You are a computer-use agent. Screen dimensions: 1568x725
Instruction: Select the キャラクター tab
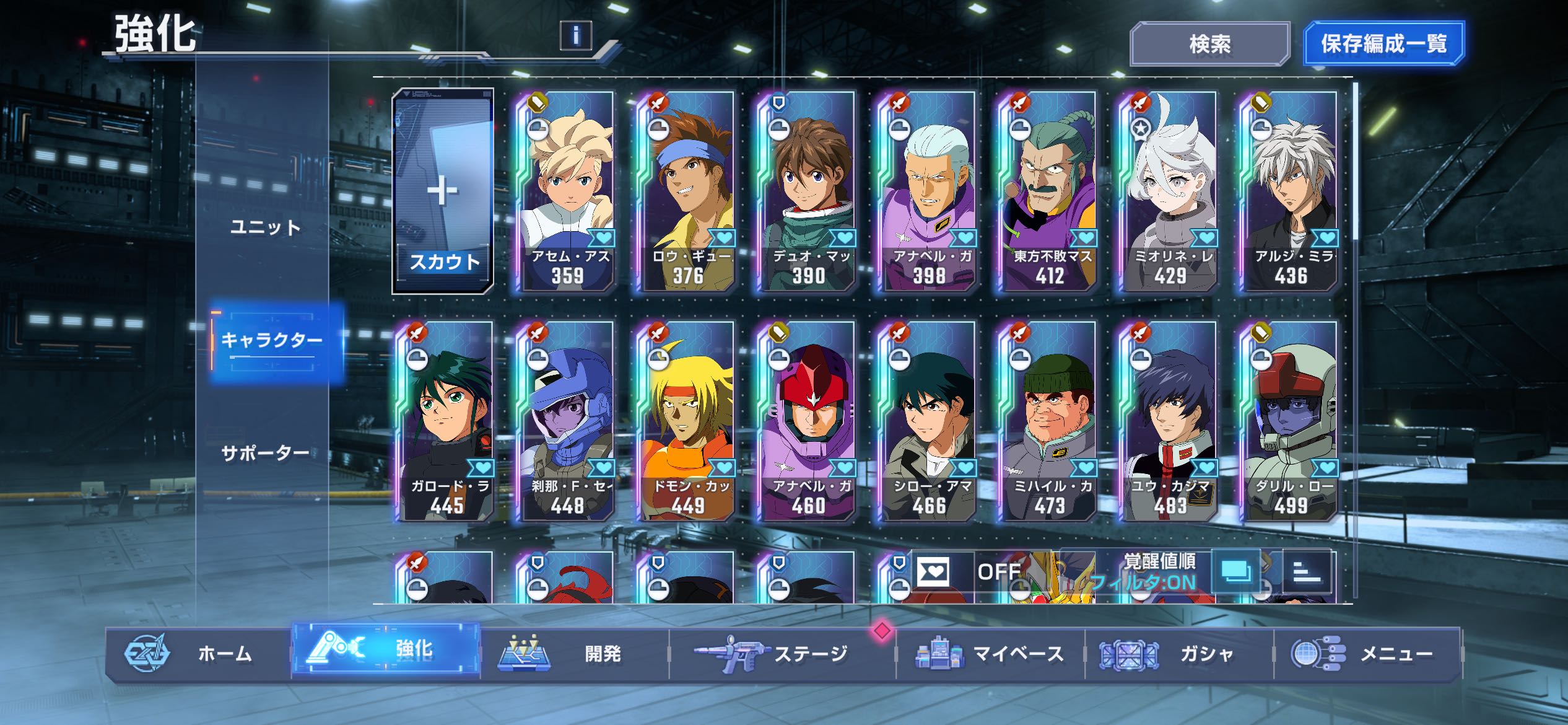pyautogui.click(x=272, y=340)
